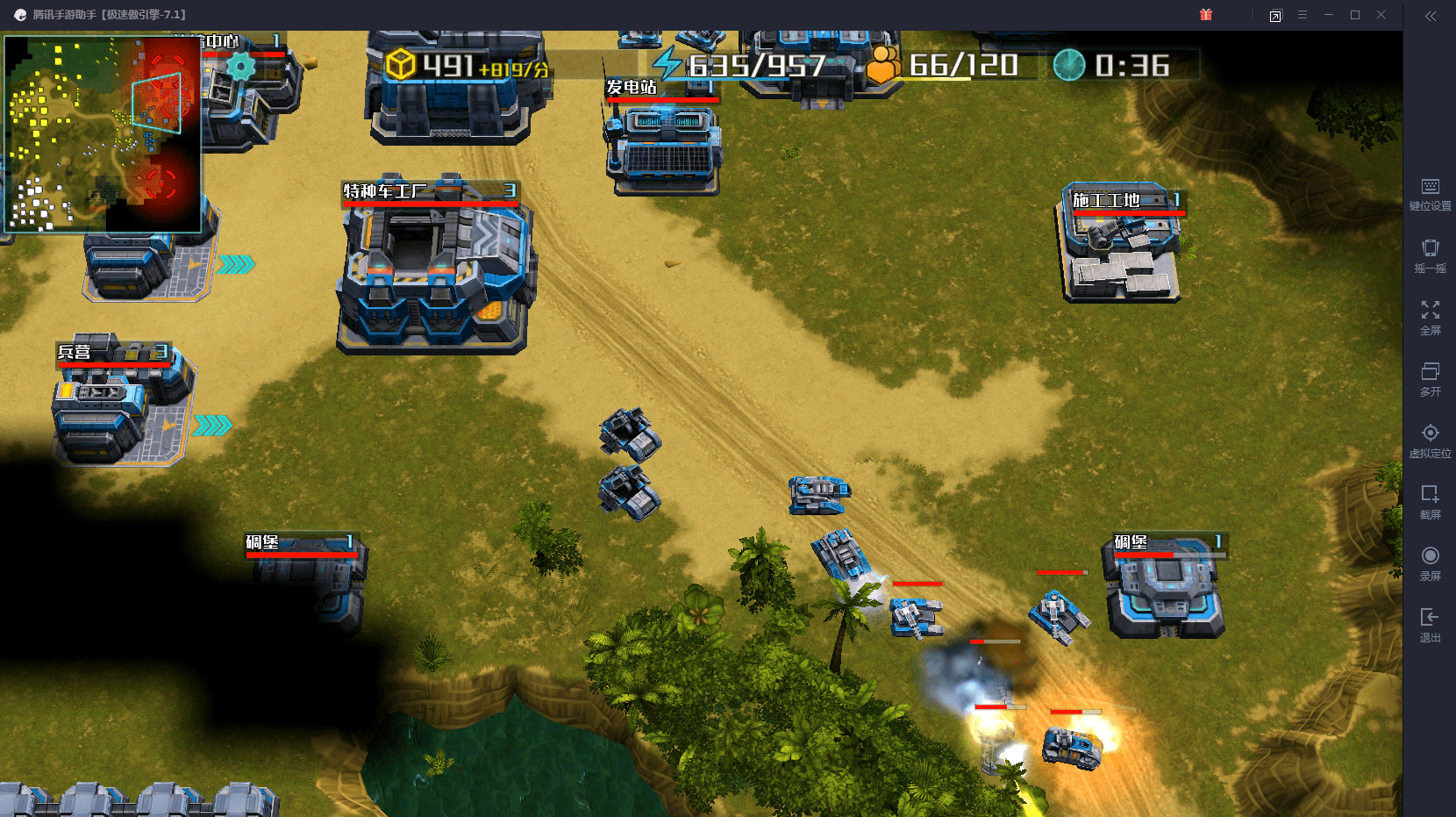Open the teal gear settings icon
This screenshot has width=1456, height=817.
tap(240, 66)
